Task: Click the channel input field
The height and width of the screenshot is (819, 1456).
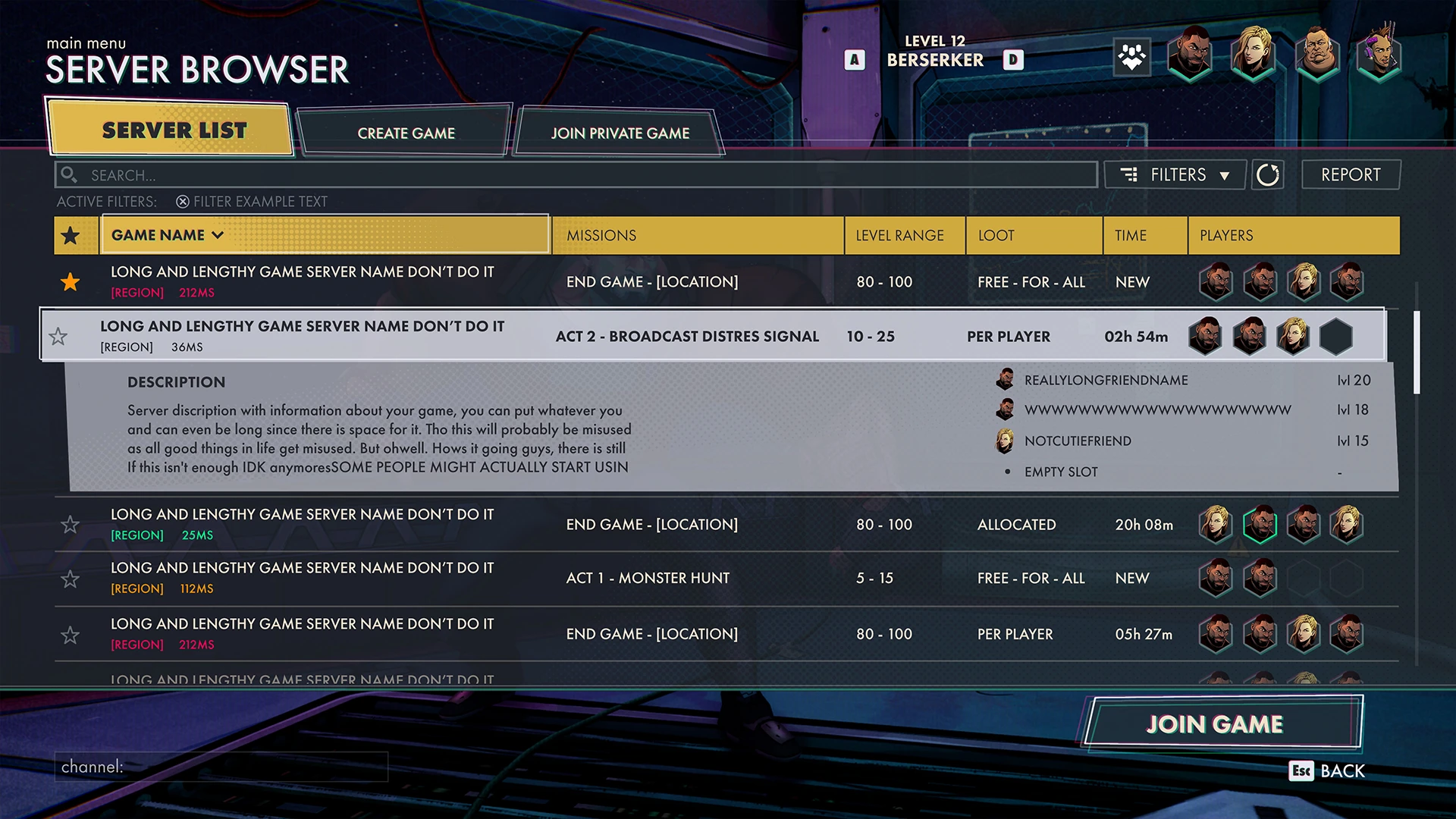Action: pyautogui.click(x=220, y=767)
